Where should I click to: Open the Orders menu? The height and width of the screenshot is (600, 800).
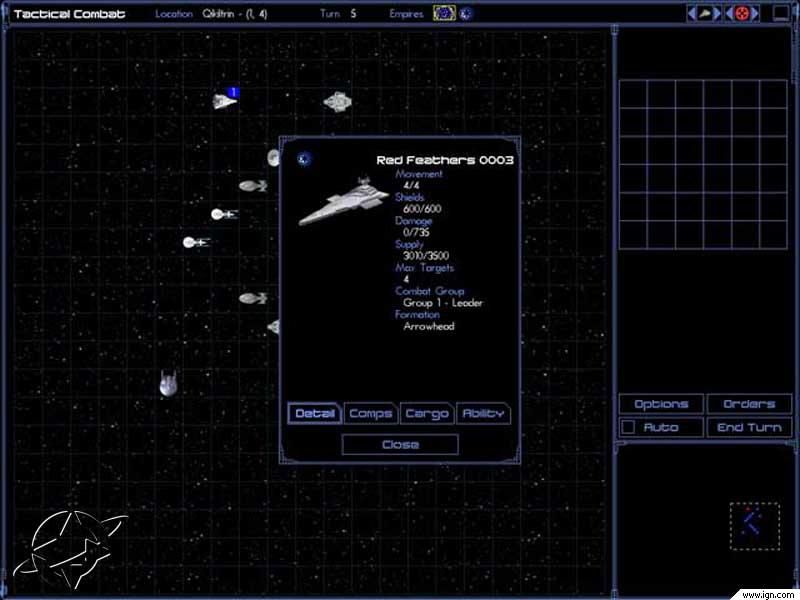749,404
